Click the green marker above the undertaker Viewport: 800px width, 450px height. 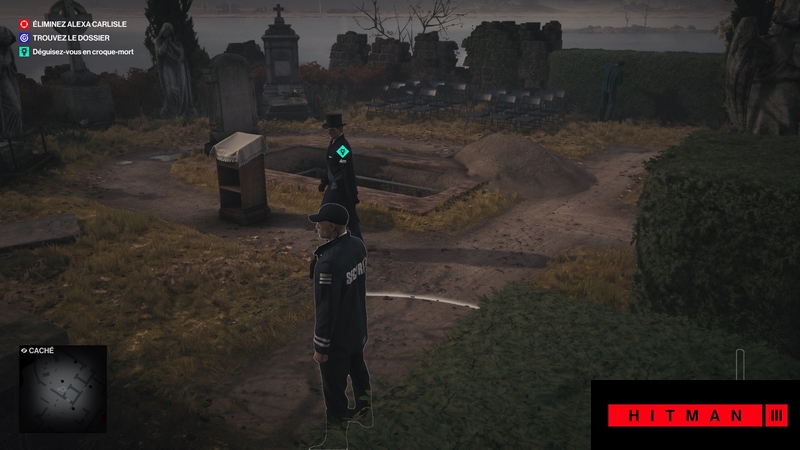click(342, 151)
